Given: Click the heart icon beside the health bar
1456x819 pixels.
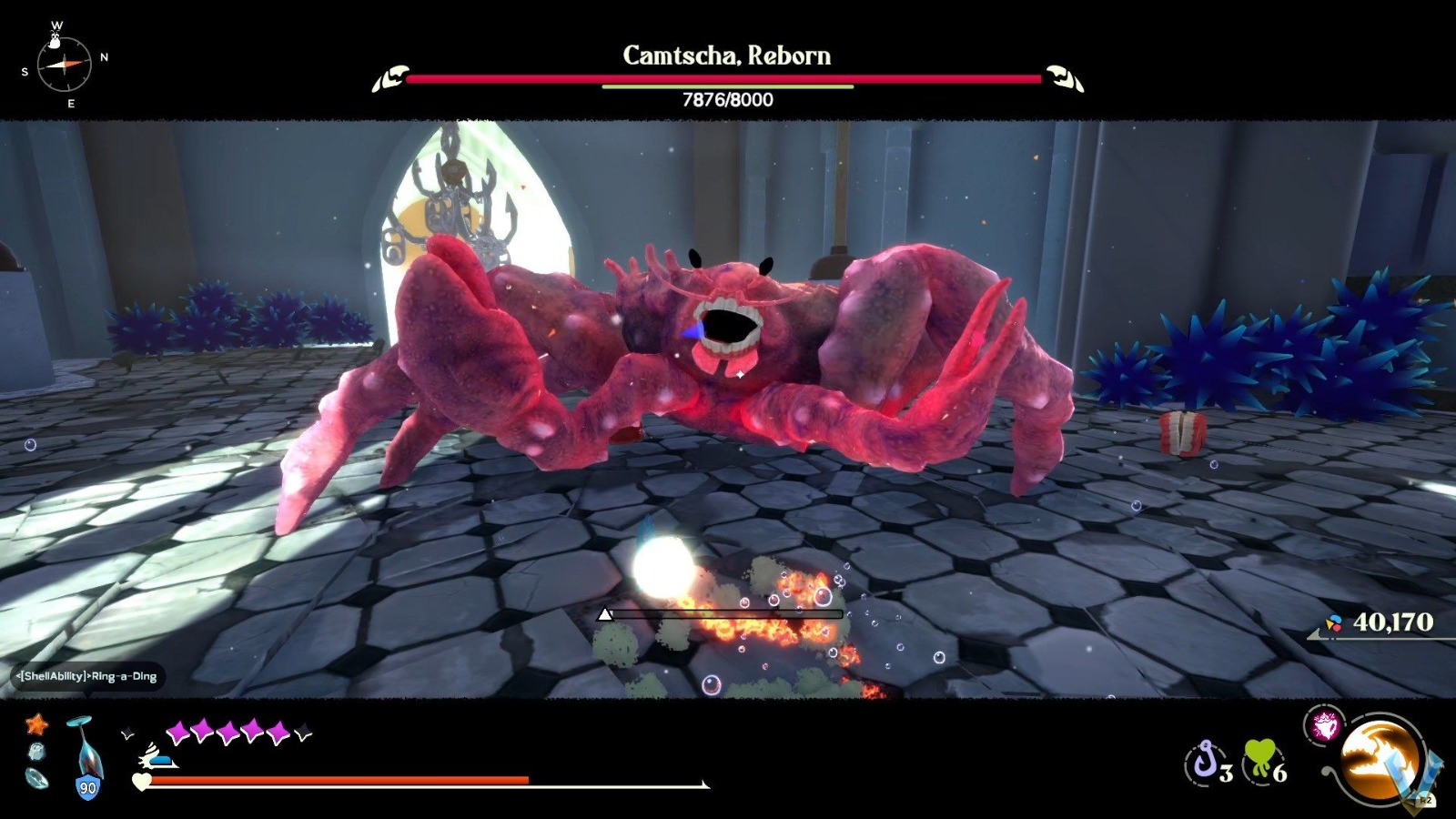Looking at the screenshot, I should coord(142,781).
